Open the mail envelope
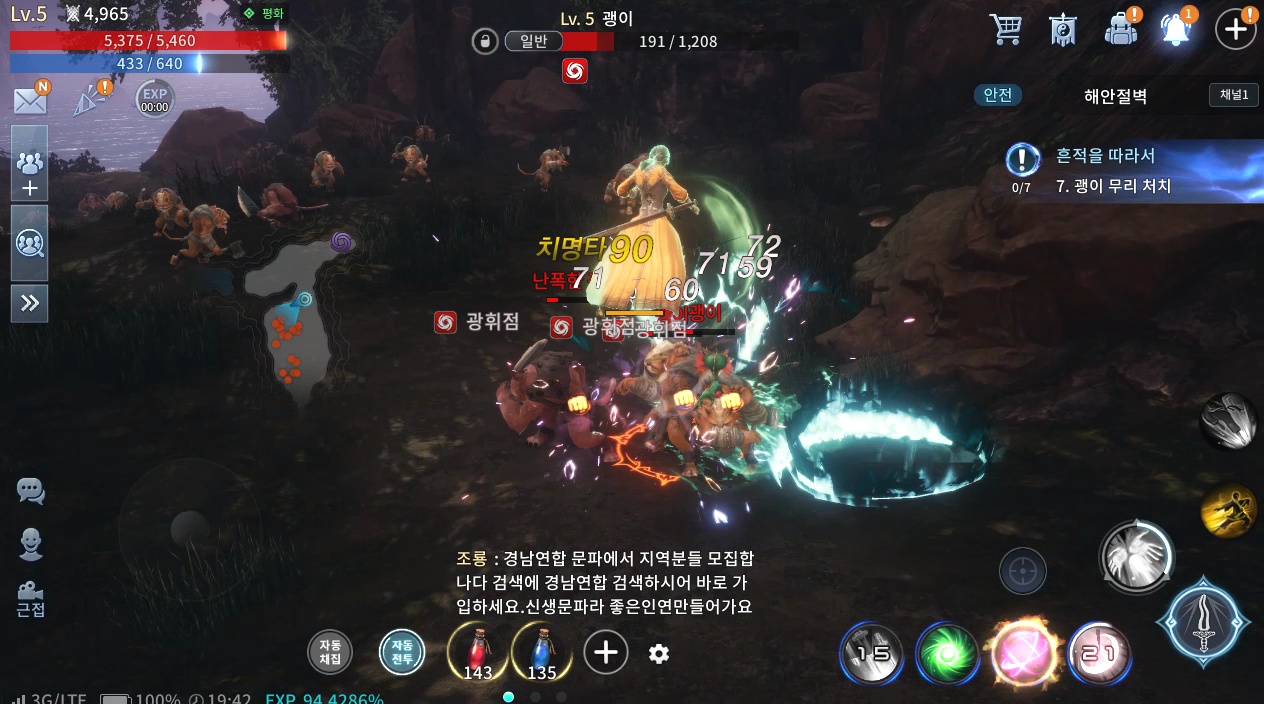The height and width of the screenshot is (704, 1264). pos(30,100)
